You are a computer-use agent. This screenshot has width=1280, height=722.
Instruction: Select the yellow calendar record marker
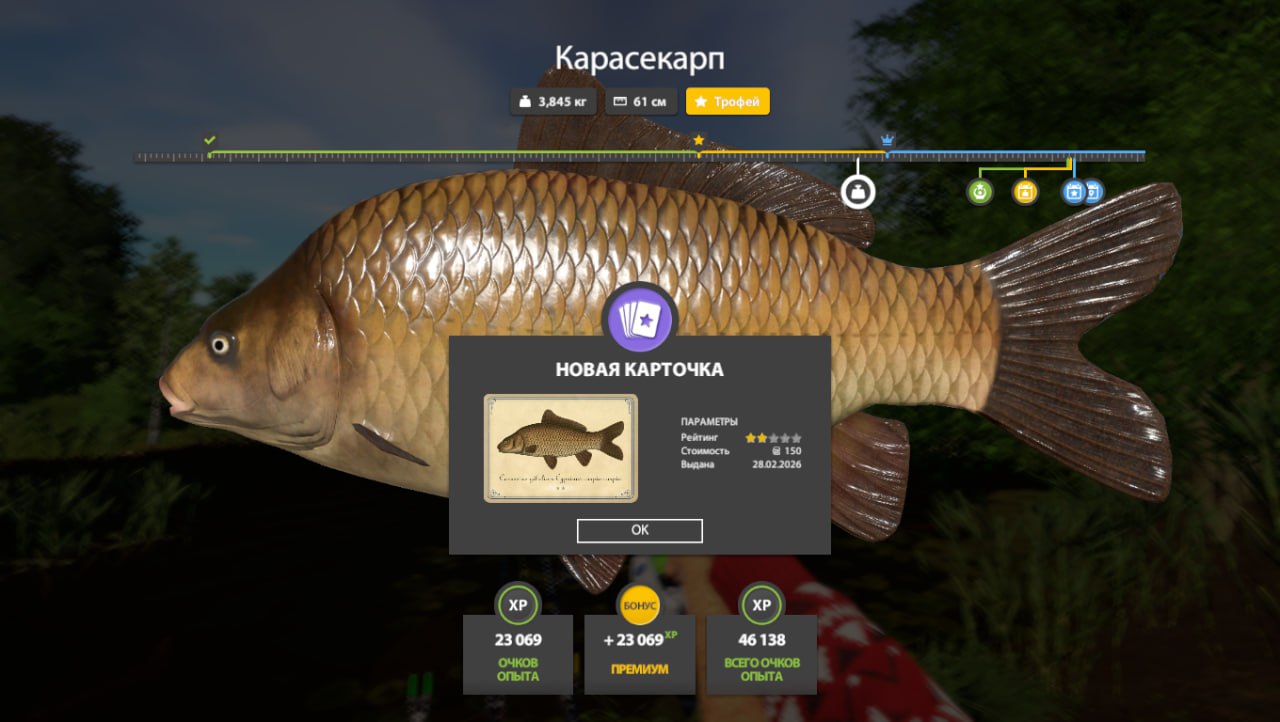(x=1025, y=192)
